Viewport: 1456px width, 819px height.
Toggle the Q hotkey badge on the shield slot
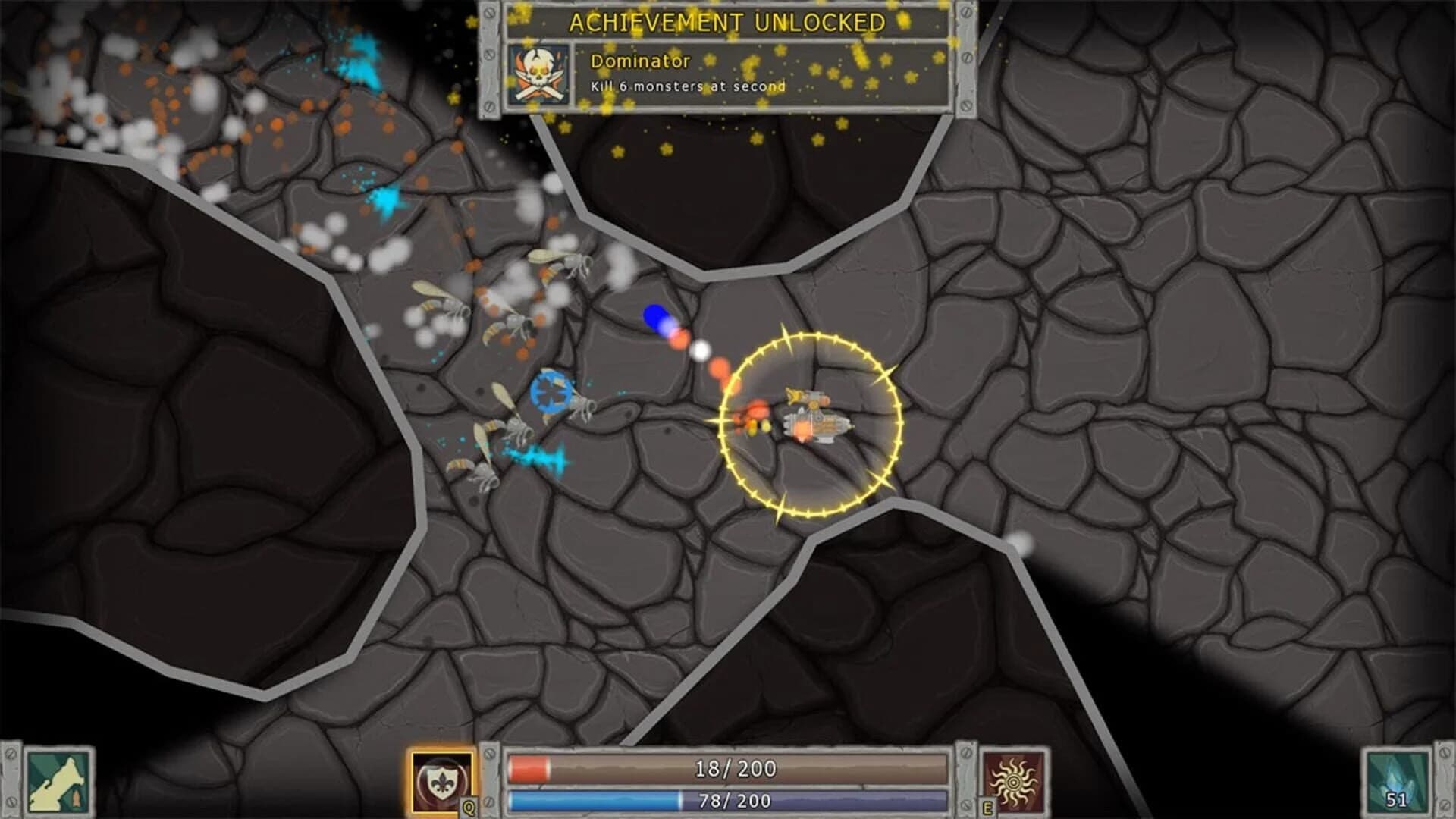click(x=468, y=807)
